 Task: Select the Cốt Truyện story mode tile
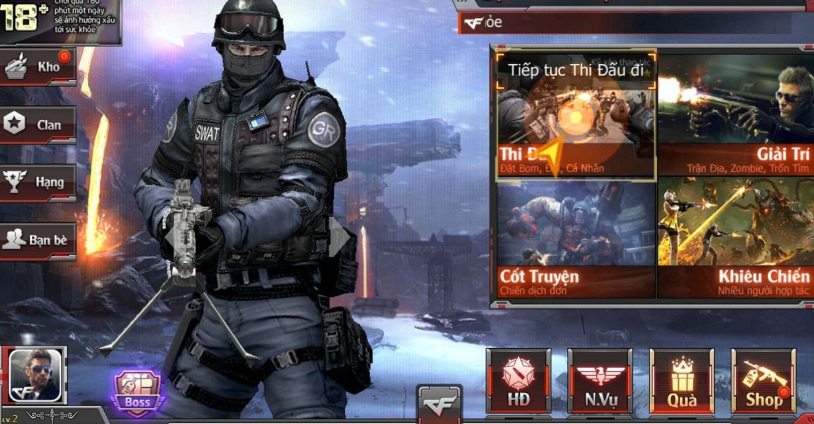tap(574, 239)
